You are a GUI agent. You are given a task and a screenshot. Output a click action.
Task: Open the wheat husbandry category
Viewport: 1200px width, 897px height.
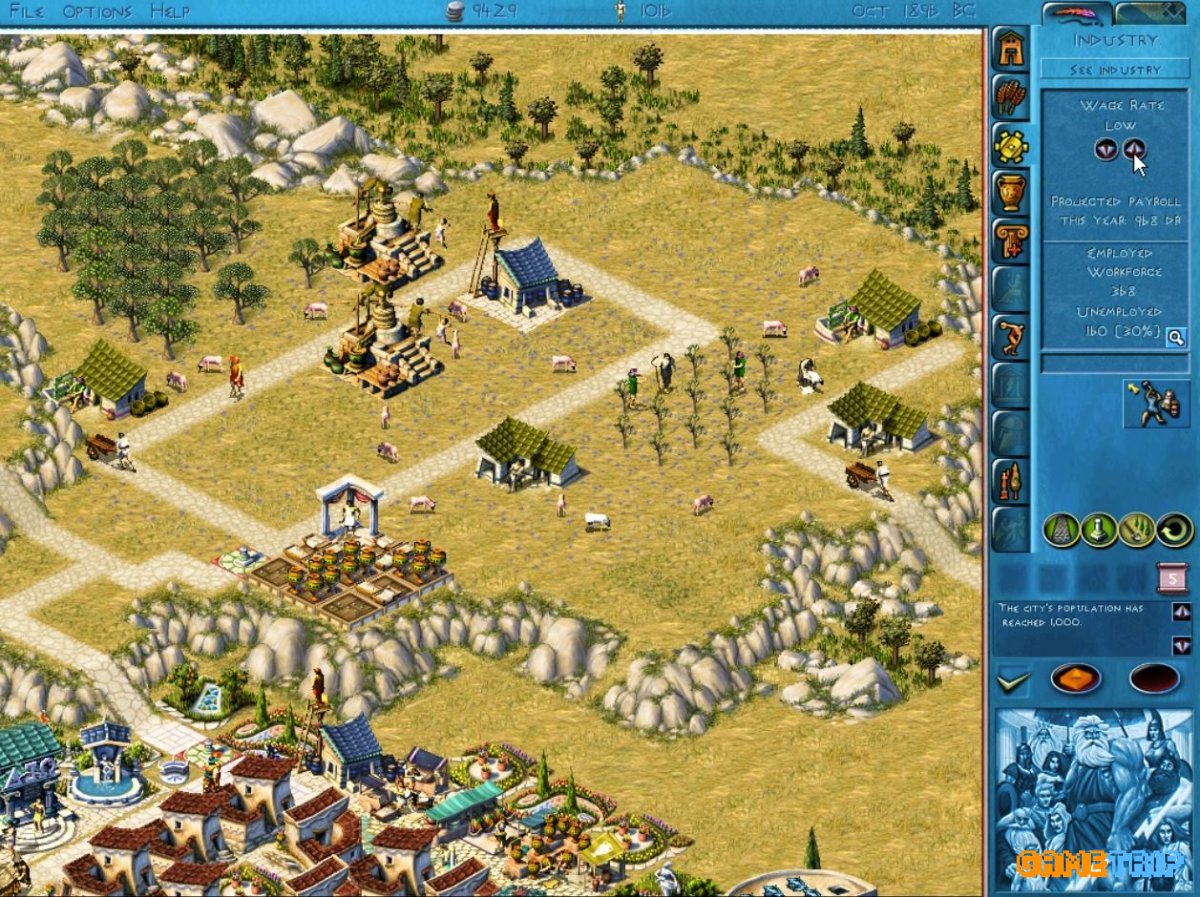tap(1011, 97)
